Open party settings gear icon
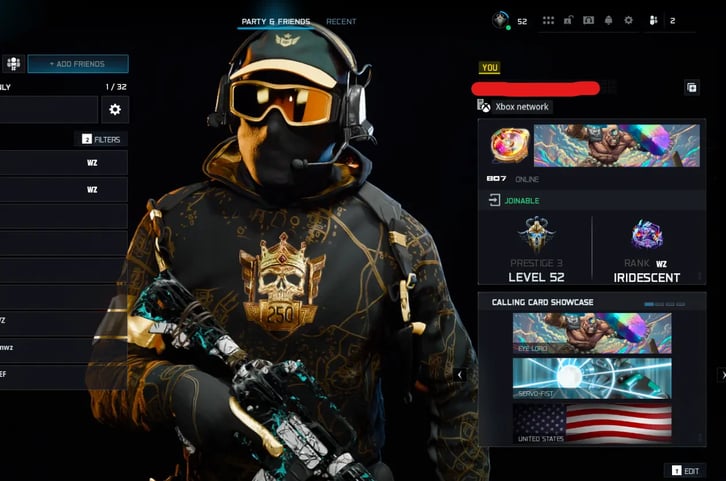Image resolution: width=726 pixels, height=481 pixels. point(115,110)
